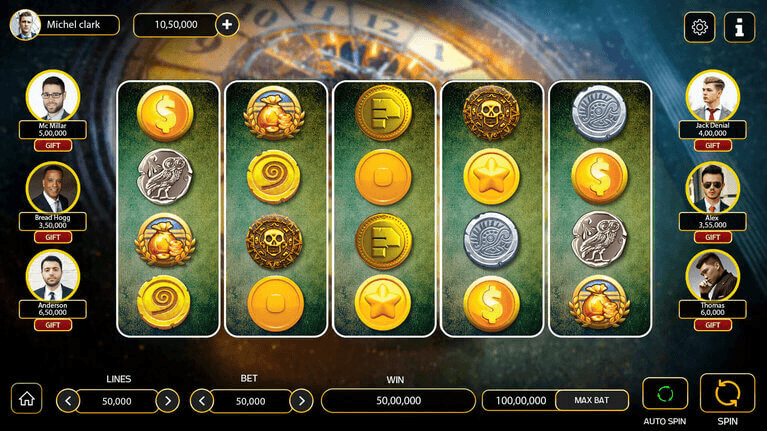Lower the bet amount
The image size is (767, 431).
(x=201, y=401)
